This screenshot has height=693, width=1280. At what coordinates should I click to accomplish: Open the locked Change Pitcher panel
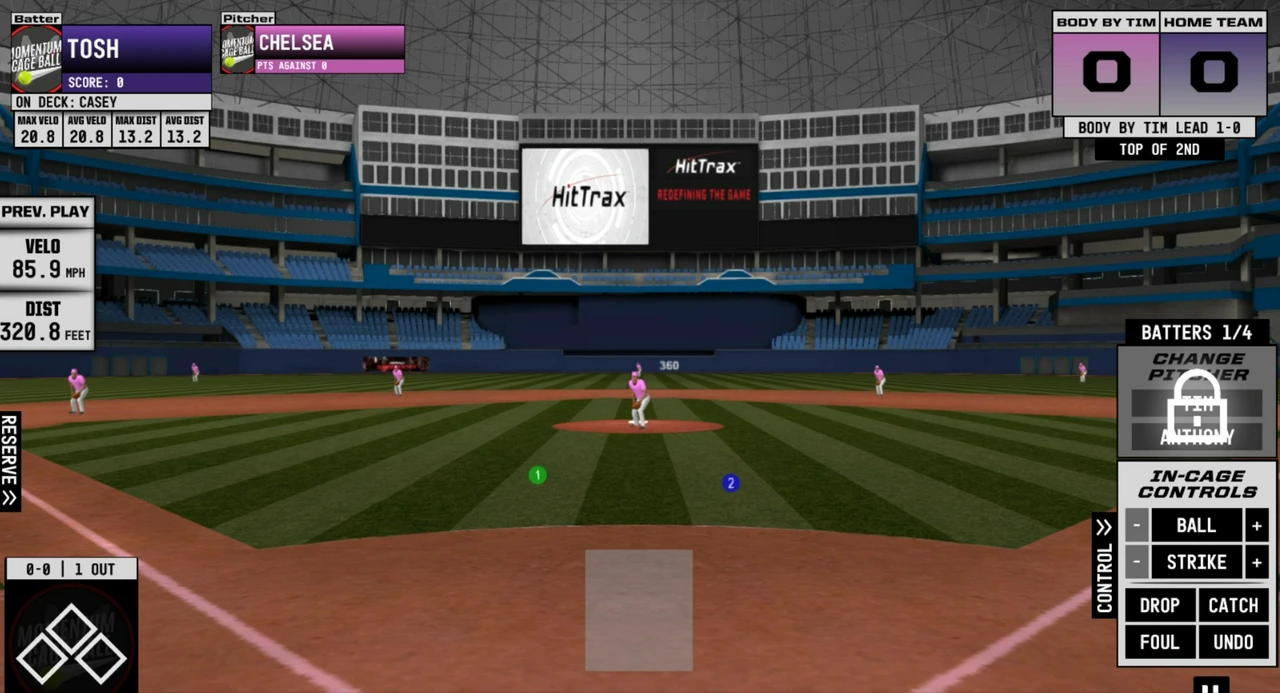(x=1197, y=402)
